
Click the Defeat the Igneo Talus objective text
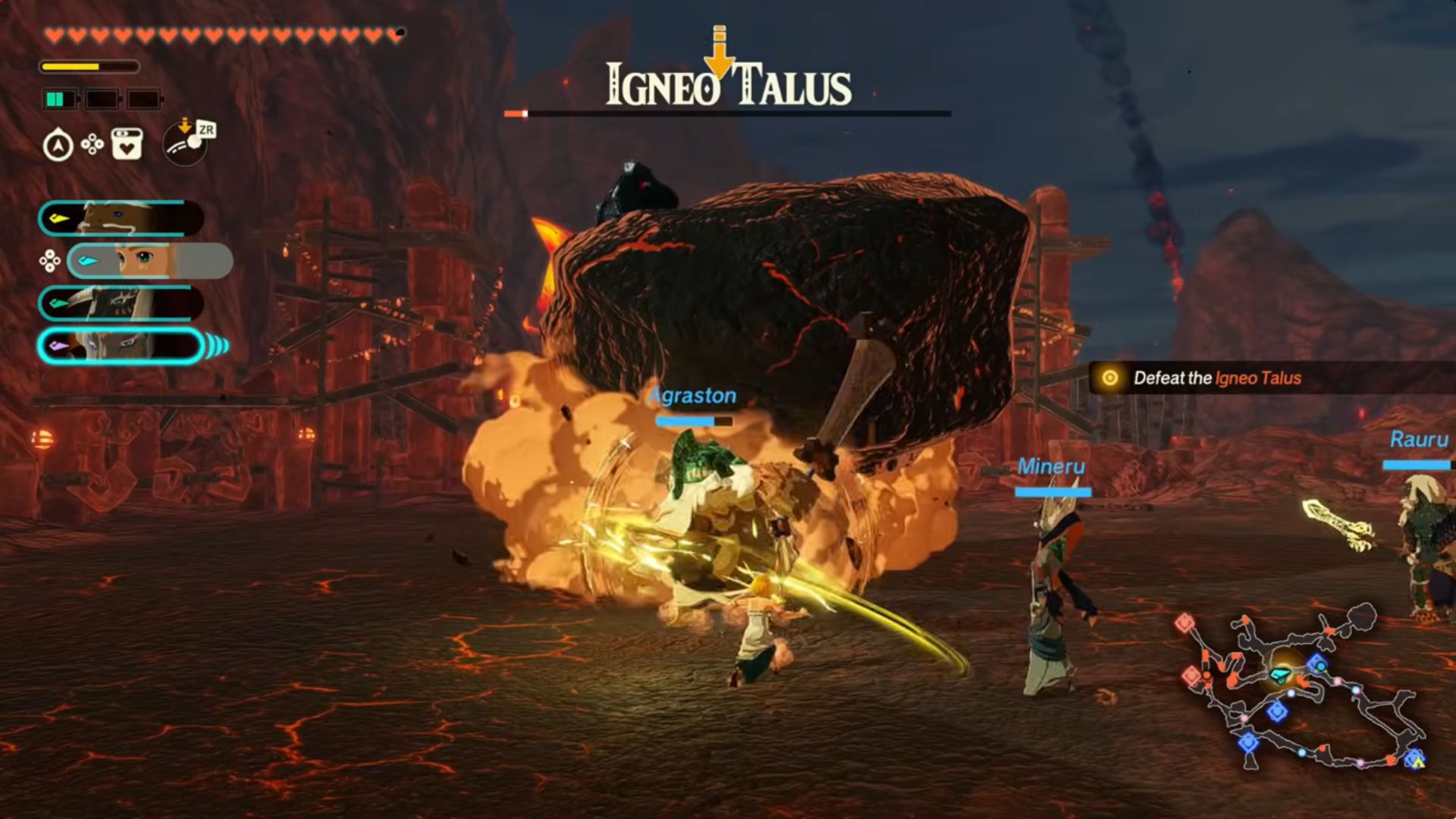pos(1217,378)
